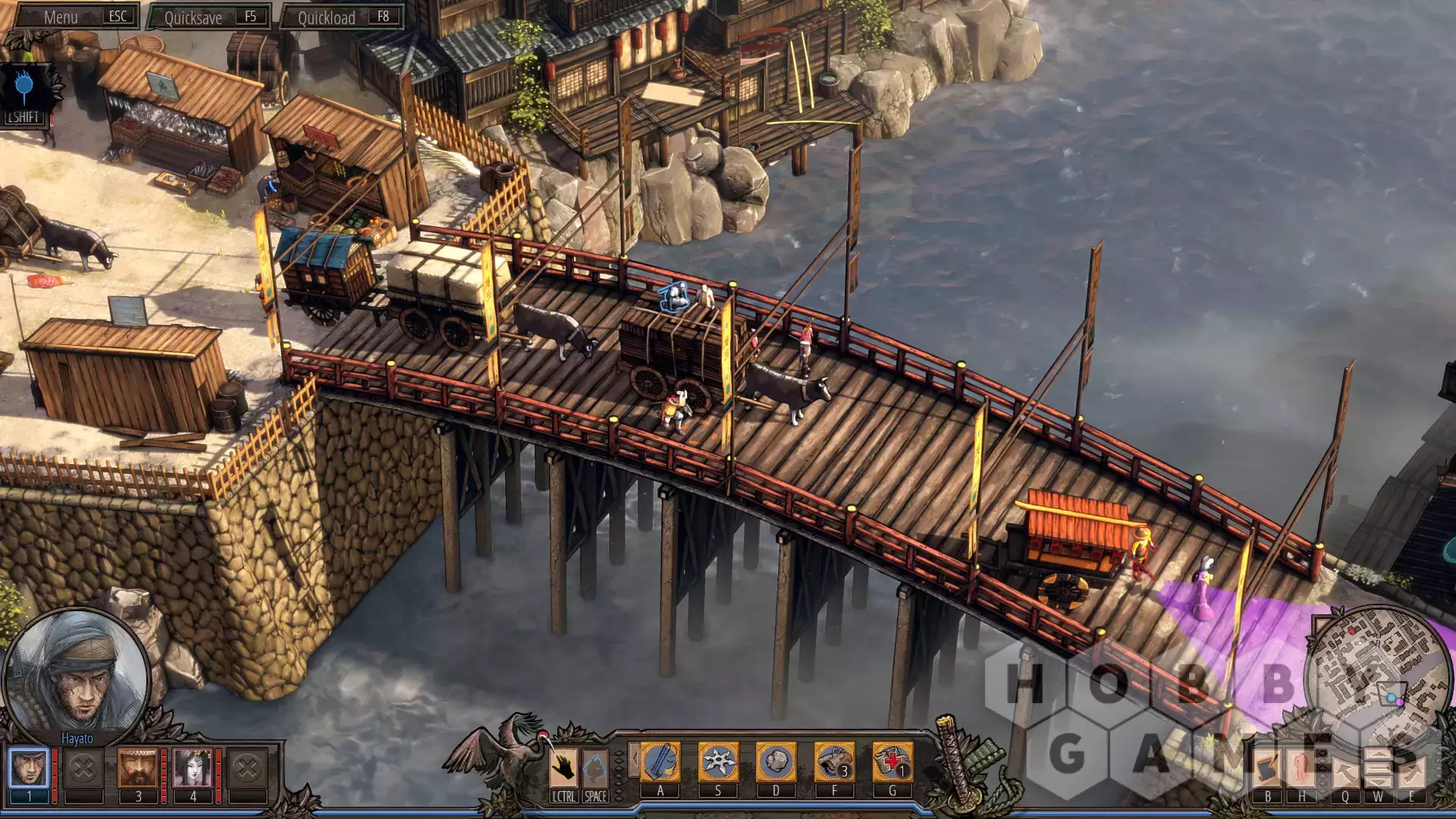The width and height of the screenshot is (1456, 819).
Task: Select the shuriken throw ability
Action: click(x=718, y=761)
